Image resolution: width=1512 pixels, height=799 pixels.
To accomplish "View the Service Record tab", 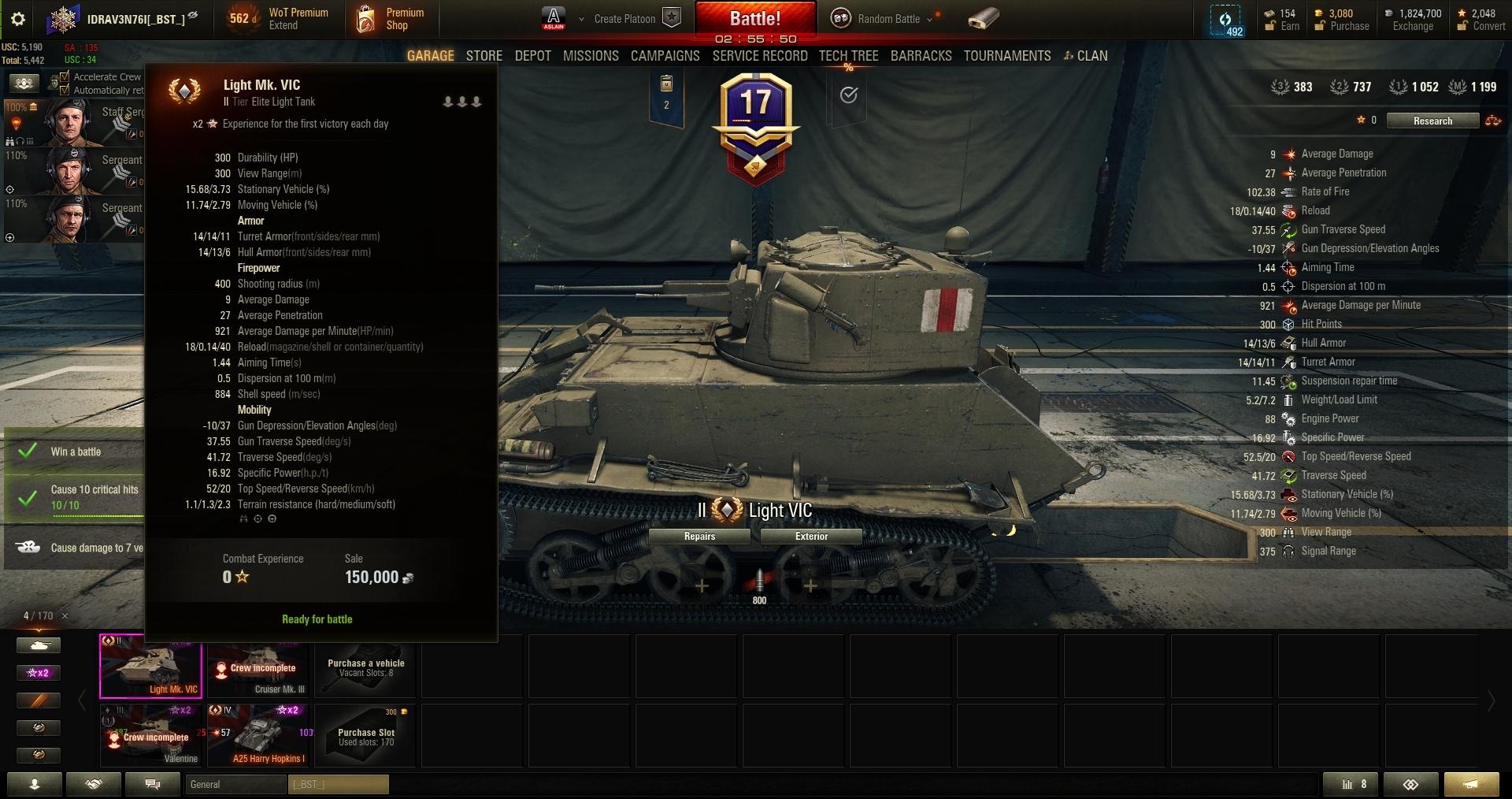I will pos(759,56).
